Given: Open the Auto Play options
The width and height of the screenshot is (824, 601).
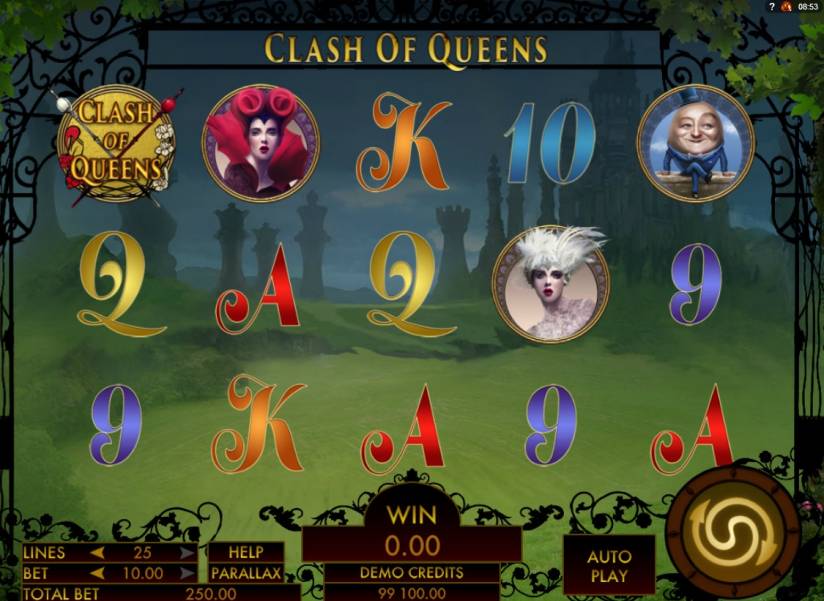Looking at the screenshot, I should point(608,566).
